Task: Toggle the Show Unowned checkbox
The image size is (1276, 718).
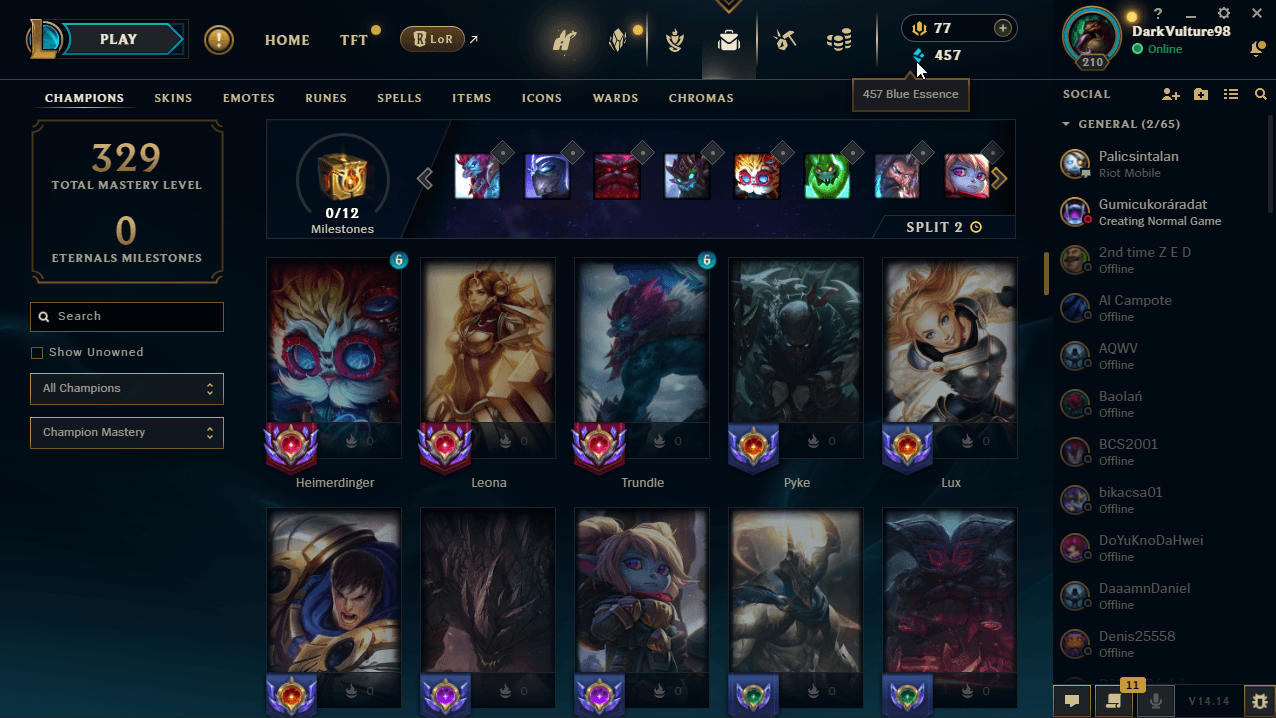Action: click(x=37, y=352)
